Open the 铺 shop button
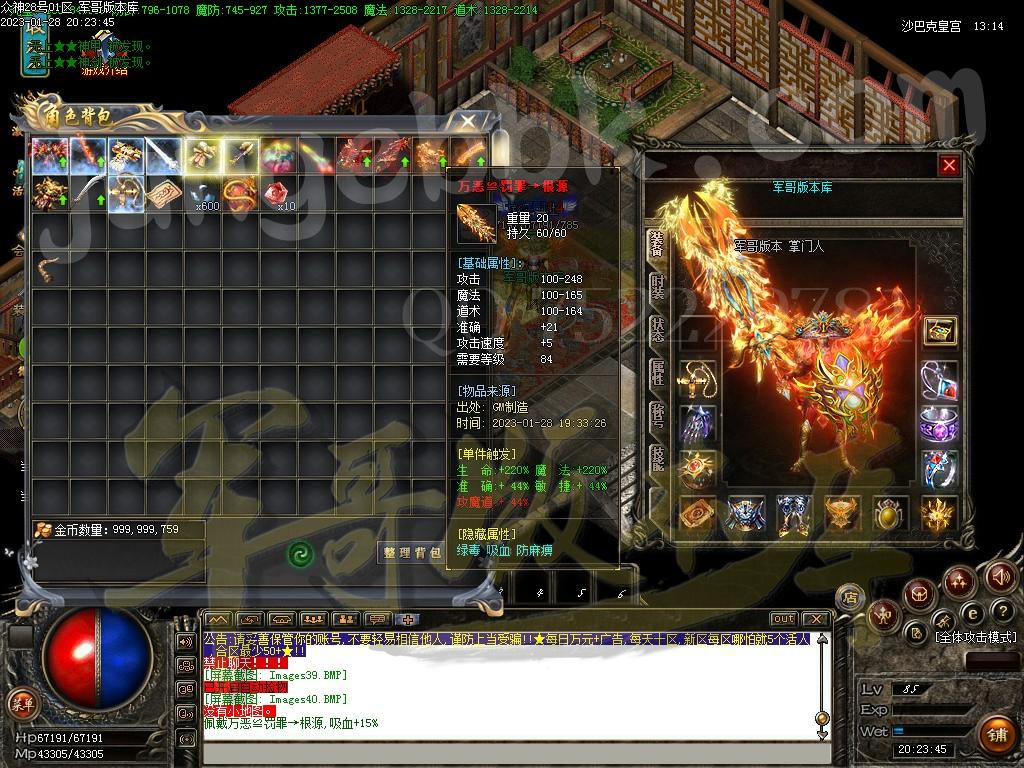The image size is (1024, 768). point(994,734)
